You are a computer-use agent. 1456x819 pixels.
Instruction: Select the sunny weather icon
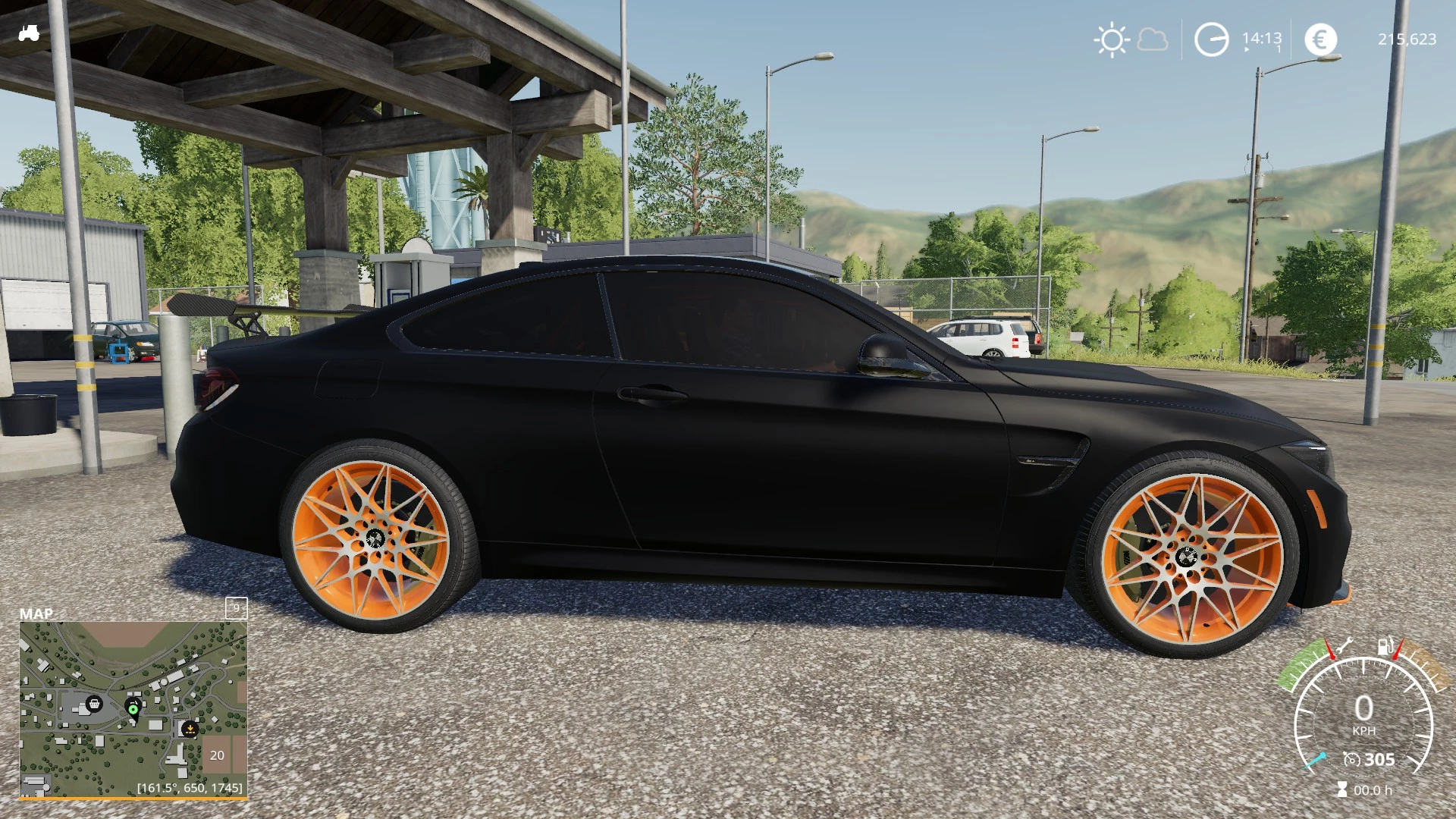pyautogui.click(x=1112, y=39)
